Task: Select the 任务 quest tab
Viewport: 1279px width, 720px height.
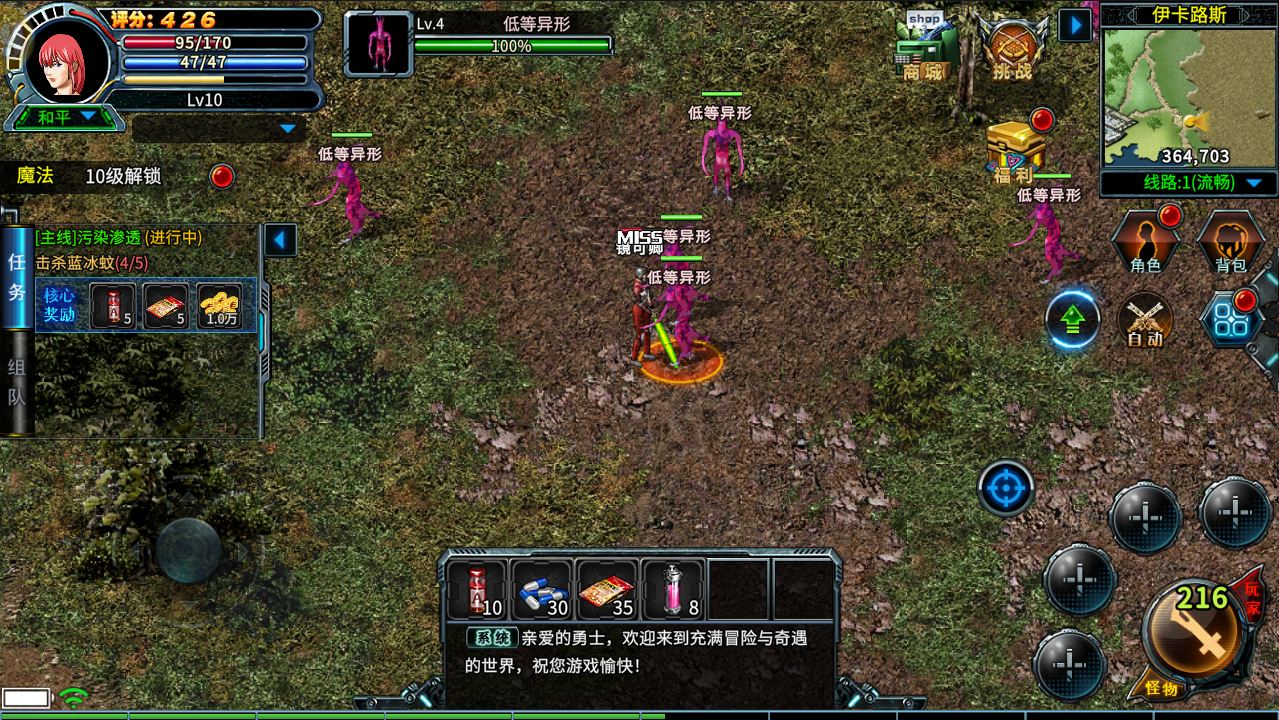Action: point(17,276)
